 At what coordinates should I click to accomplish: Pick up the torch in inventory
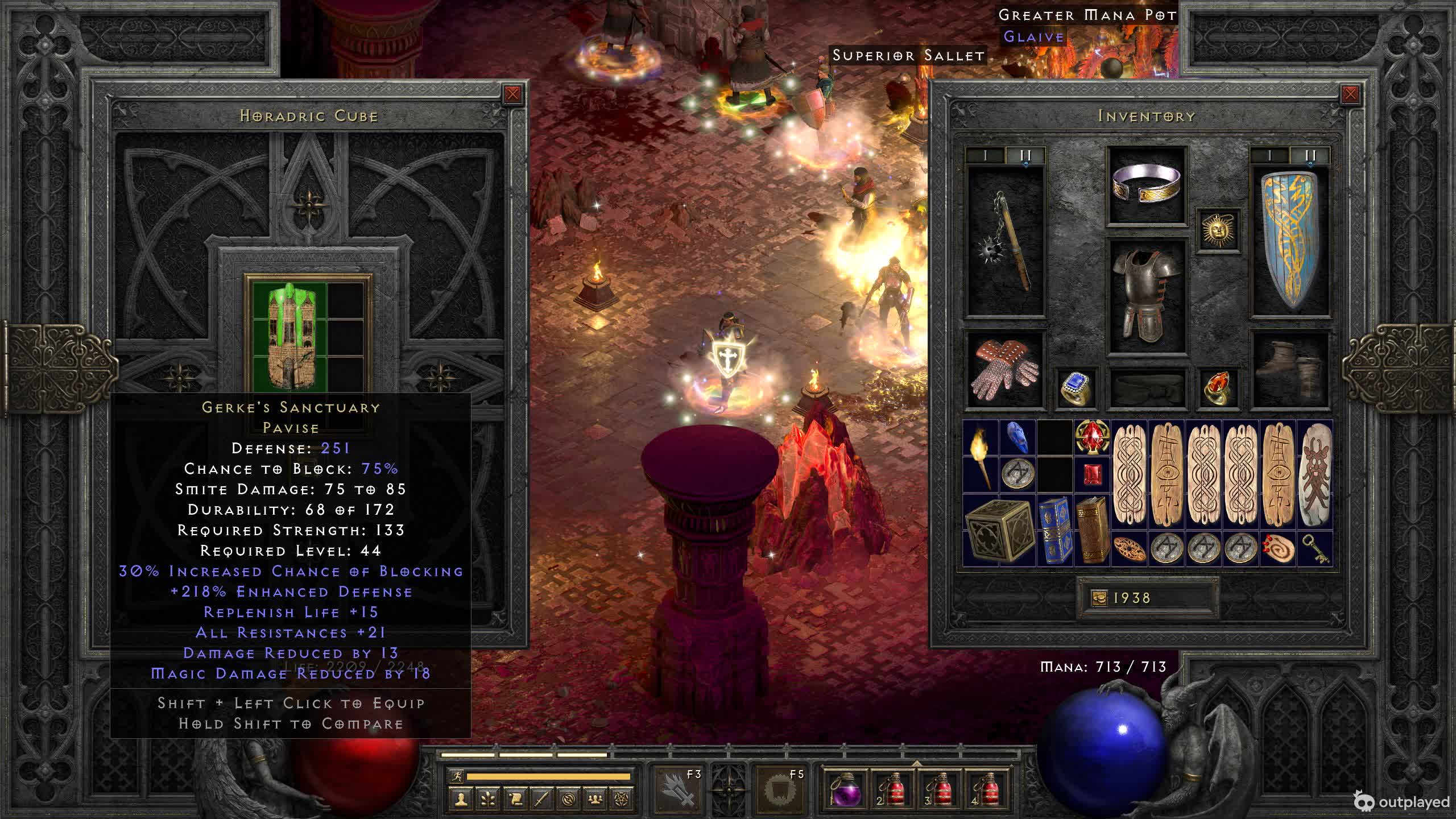point(981,456)
